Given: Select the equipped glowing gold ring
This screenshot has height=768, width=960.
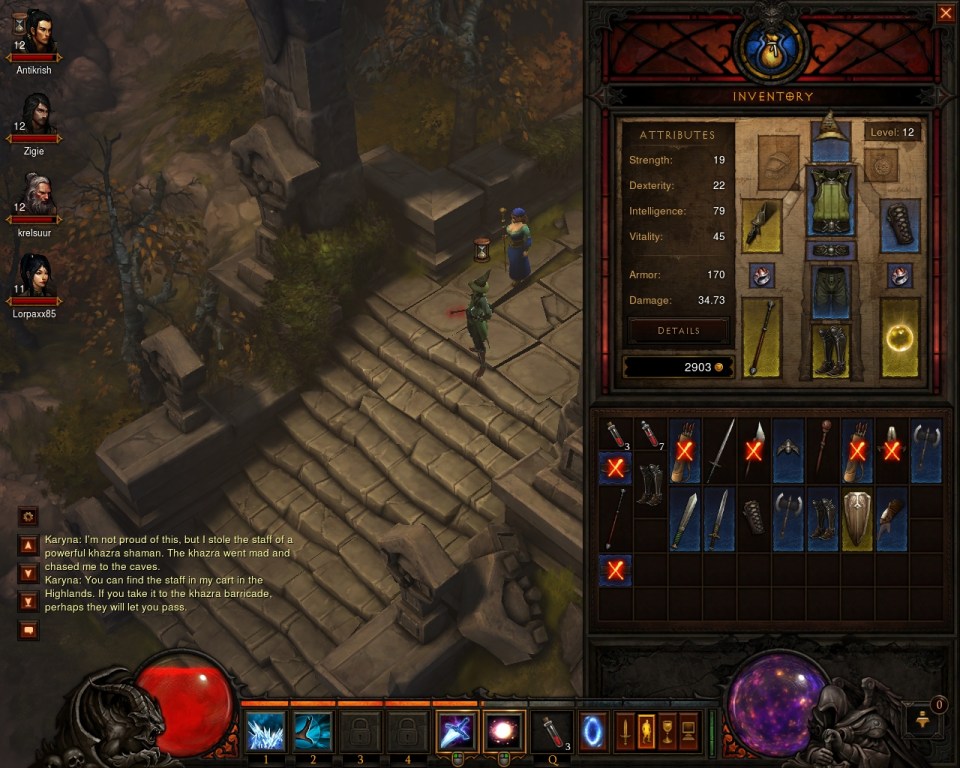Looking at the screenshot, I should pyautogui.click(x=901, y=338).
